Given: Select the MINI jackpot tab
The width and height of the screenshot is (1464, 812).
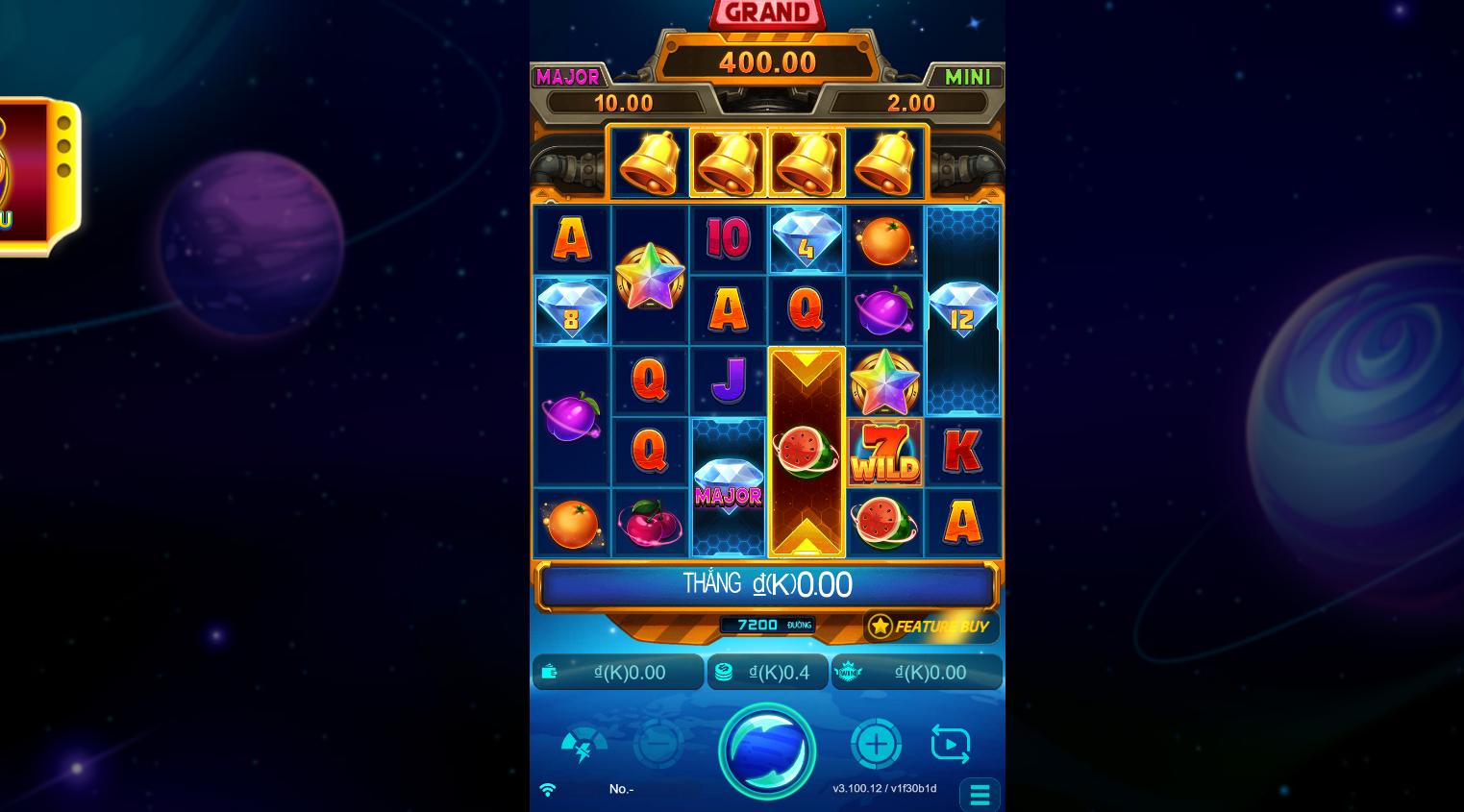Looking at the screenshot, I should (967, 78).
